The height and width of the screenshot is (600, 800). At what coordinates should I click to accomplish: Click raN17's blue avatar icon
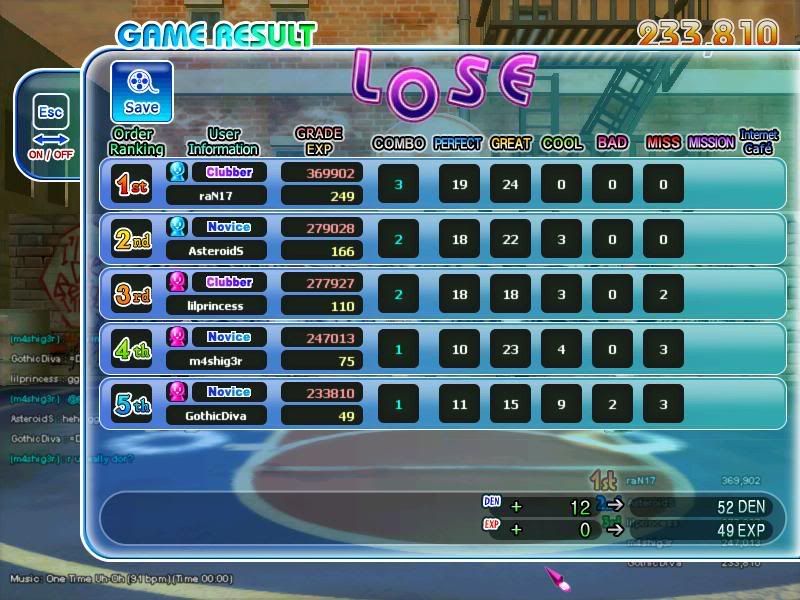point(177,172)
